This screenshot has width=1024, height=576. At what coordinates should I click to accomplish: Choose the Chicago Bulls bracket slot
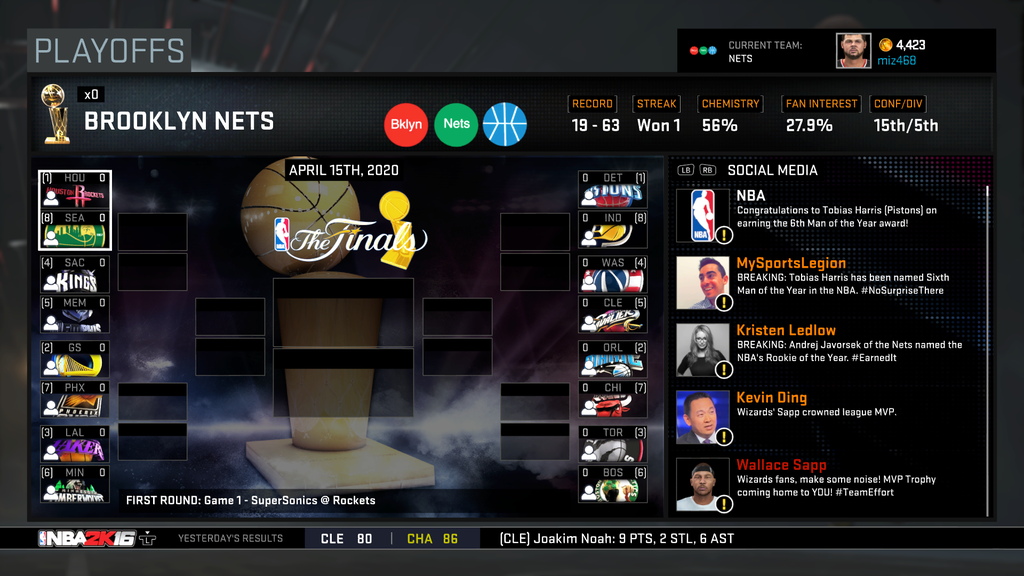[613, 400]
